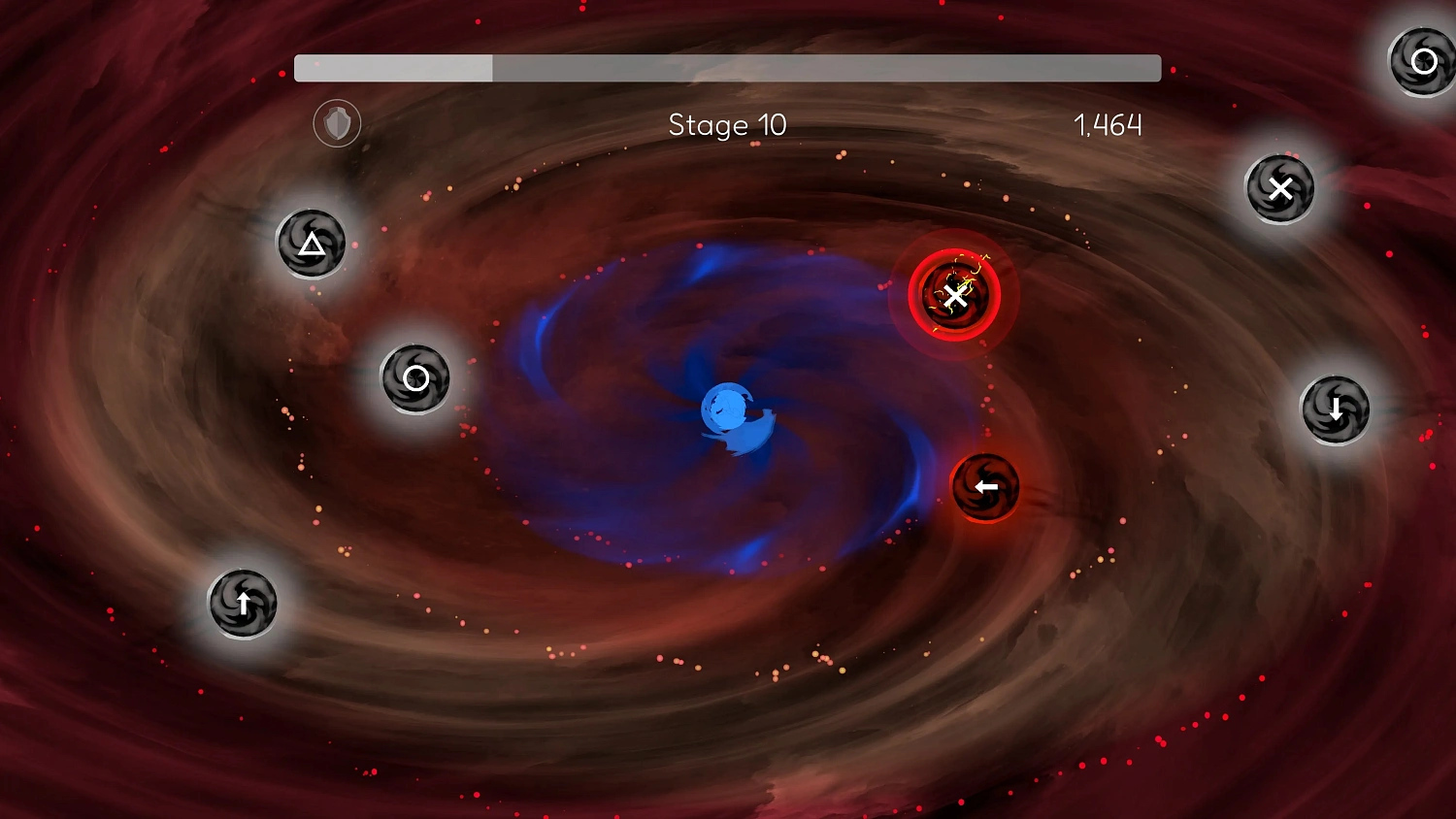Select the 'Stage 10' label

pyautogui.click(x=727, y=125)
